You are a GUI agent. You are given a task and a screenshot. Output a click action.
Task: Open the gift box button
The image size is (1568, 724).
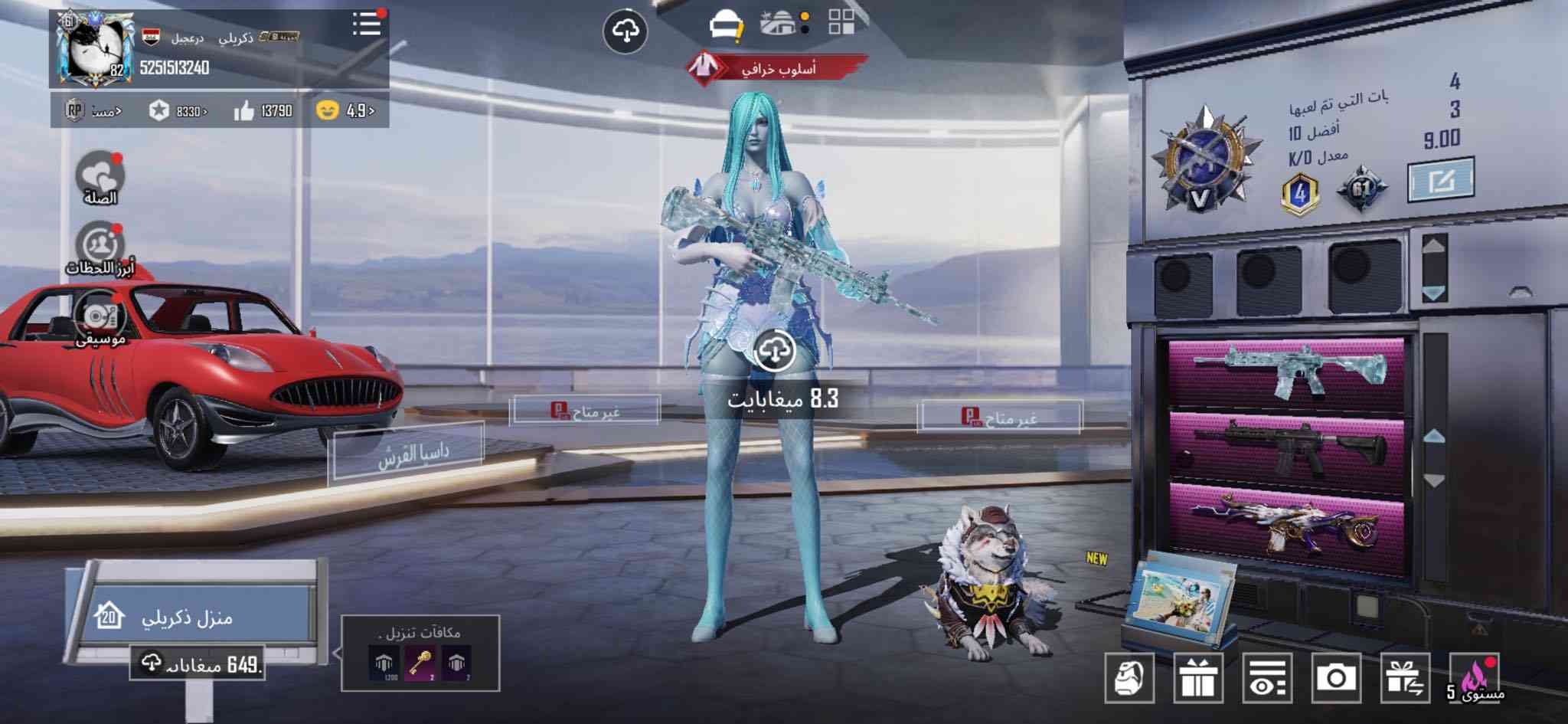(1198, 678)
